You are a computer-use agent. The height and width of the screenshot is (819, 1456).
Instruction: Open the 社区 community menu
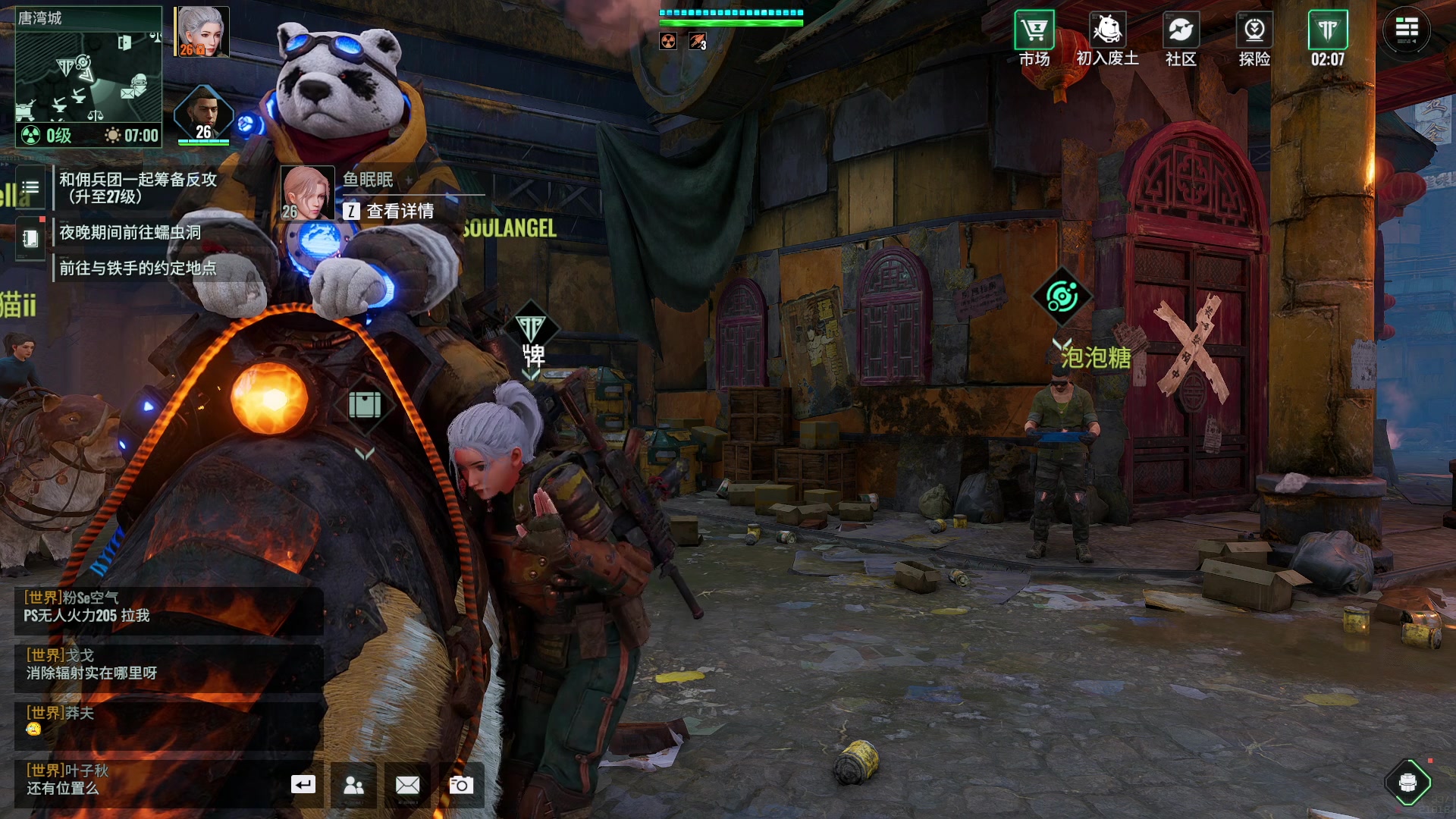pos(1181,38)
